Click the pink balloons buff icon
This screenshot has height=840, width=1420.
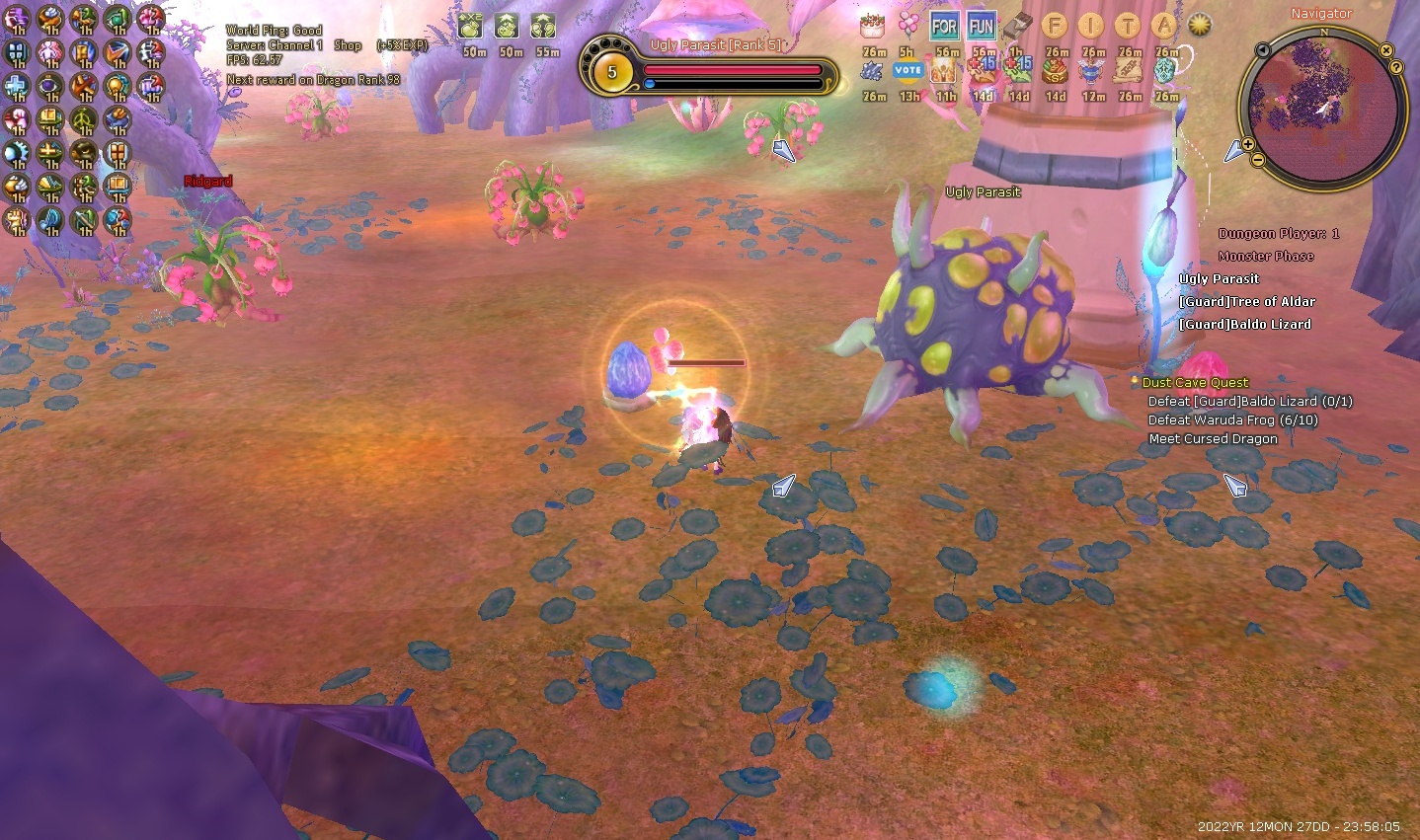908,26
